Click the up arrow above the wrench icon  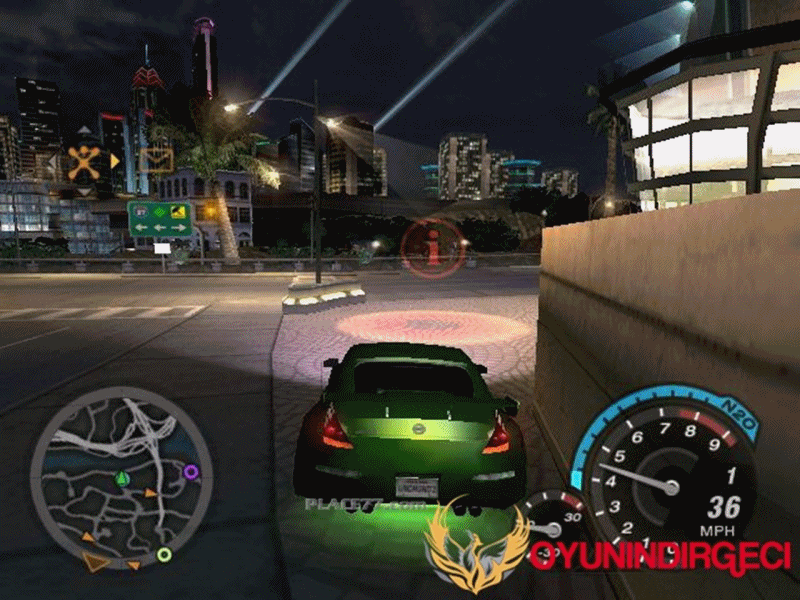[x=84, y=132]
